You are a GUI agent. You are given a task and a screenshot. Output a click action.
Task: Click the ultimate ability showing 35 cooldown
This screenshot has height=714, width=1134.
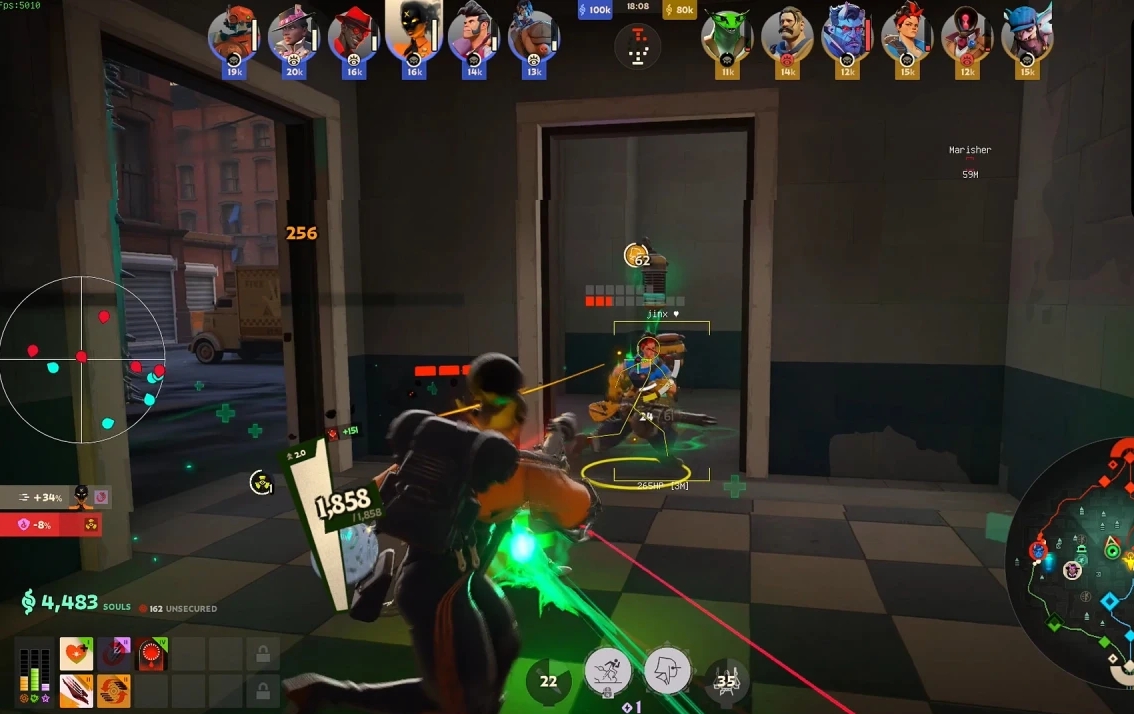click(x=726, y=681)
